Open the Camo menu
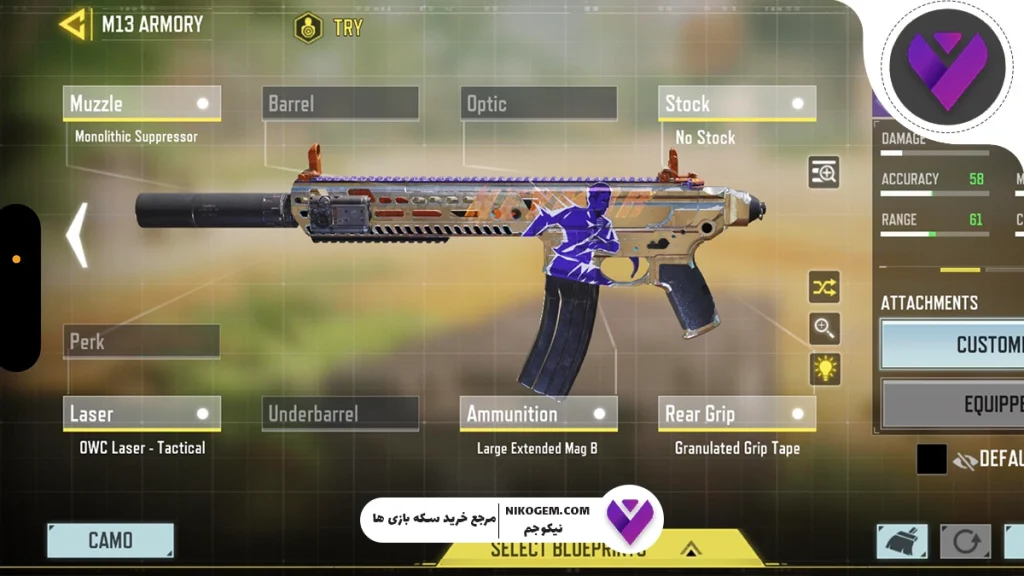This screenshot has width=1024, height=576. (110, 540)
